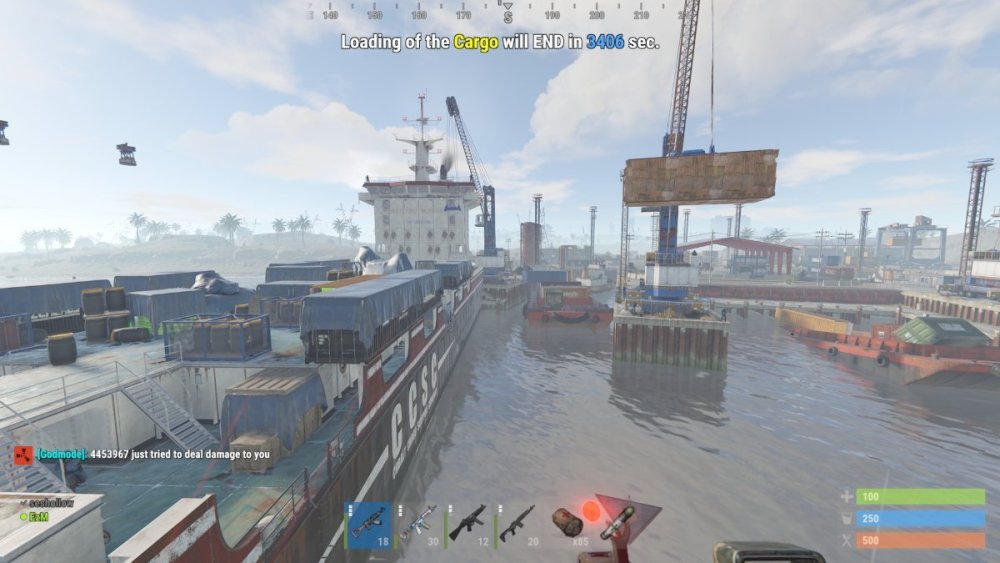Select teammate seshollow in the team list
This screenshot has width=1000, height=563.
point(50,503)
